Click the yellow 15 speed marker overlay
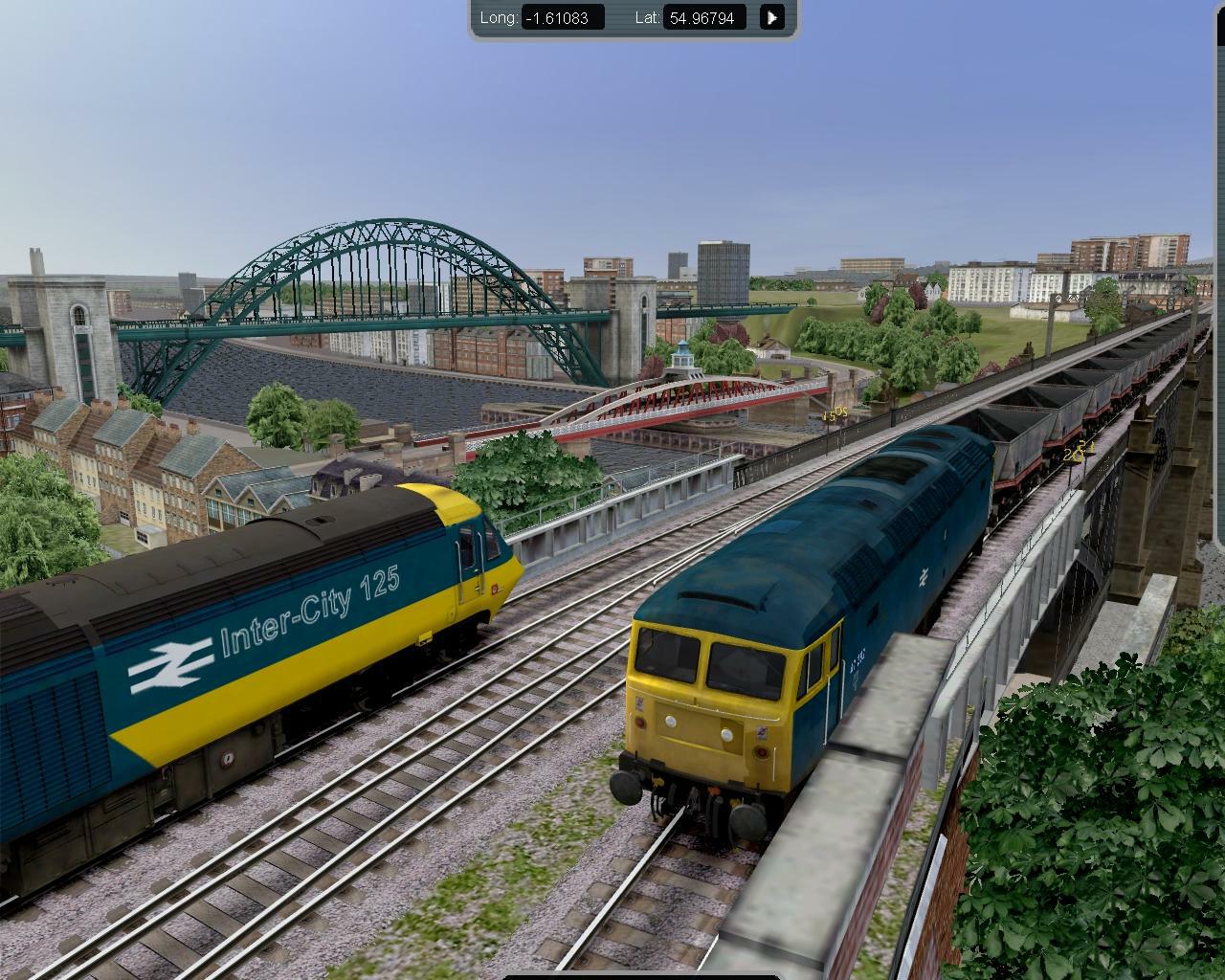This screenshot has height=980, width=1225. [835, 413]
